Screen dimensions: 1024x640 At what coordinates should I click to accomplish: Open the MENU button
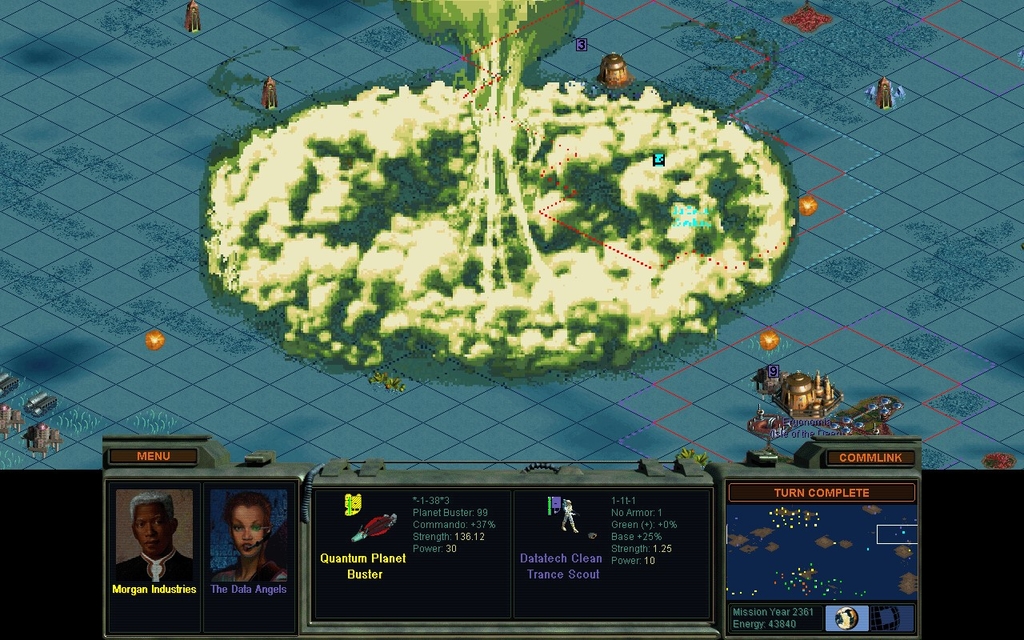153,456
